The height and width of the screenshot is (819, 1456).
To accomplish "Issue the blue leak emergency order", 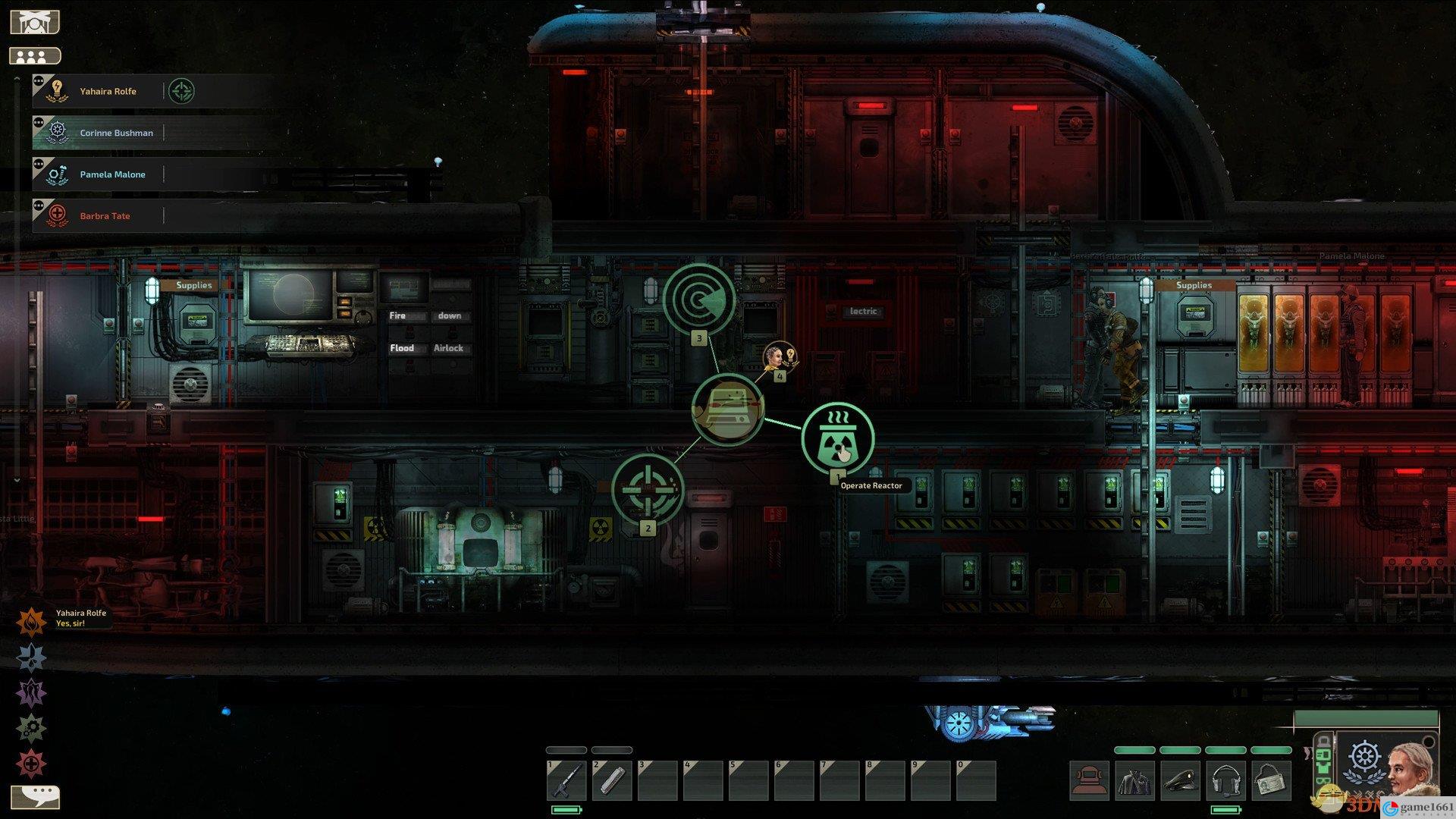I will point(31,657).
